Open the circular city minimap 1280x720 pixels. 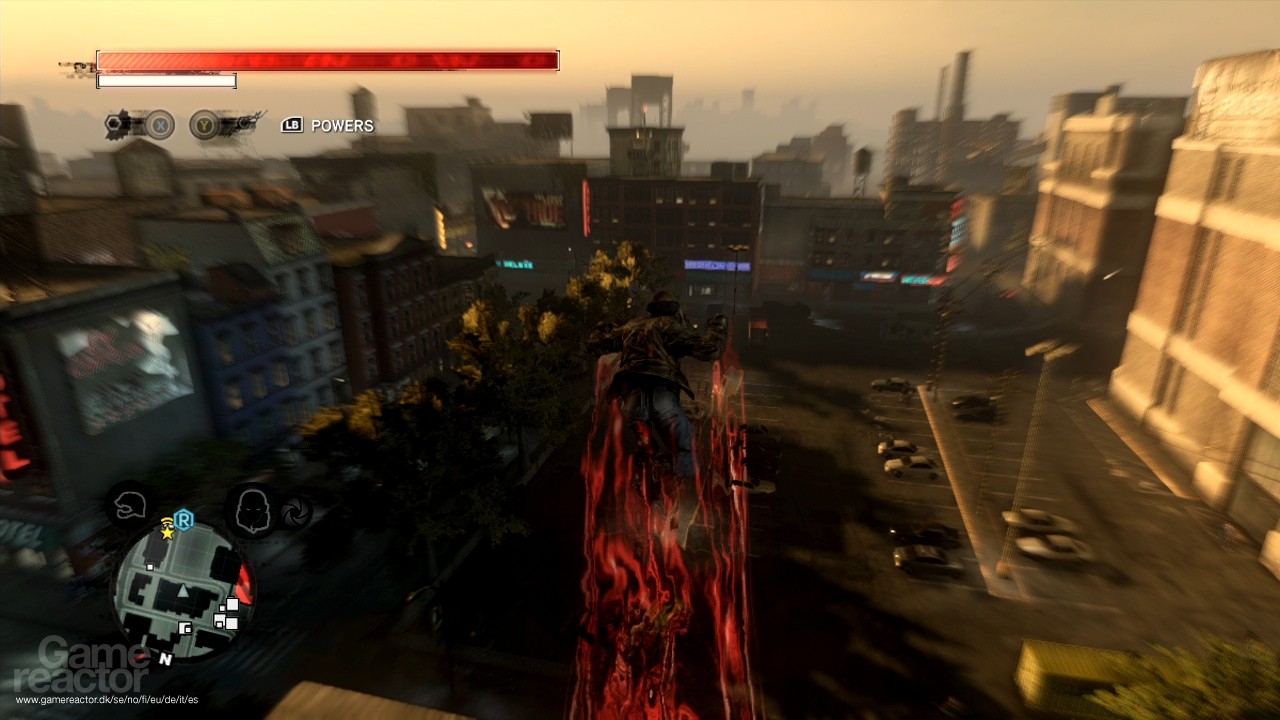click(183, 590)
